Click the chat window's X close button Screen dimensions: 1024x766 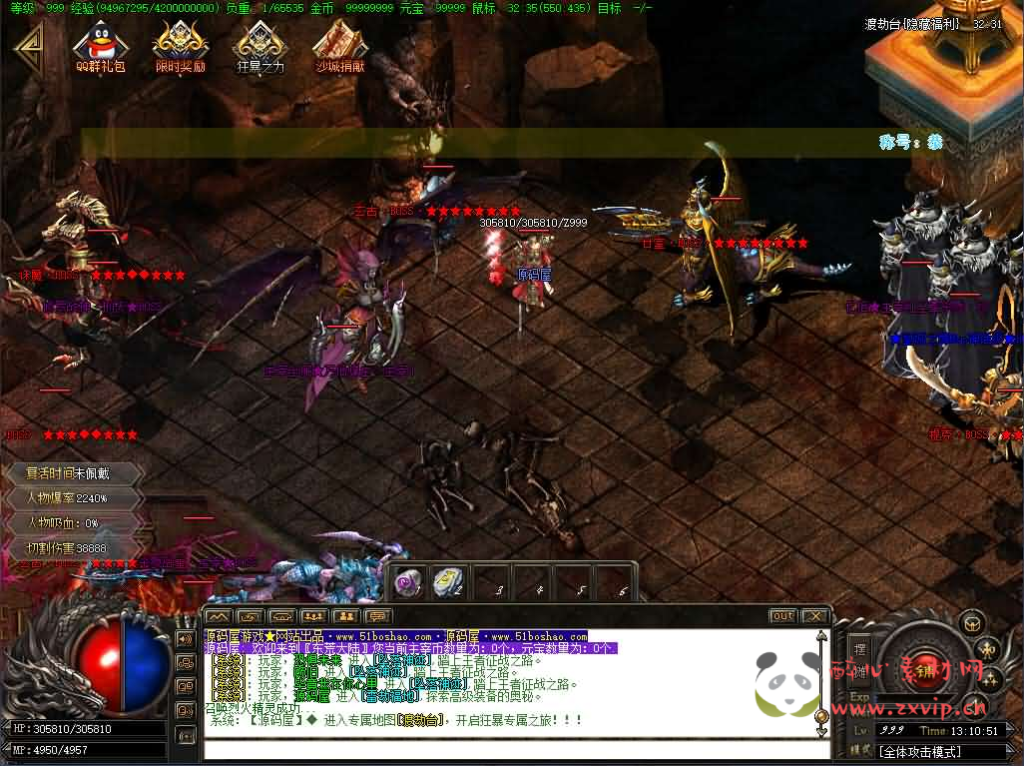click(815, 616)
